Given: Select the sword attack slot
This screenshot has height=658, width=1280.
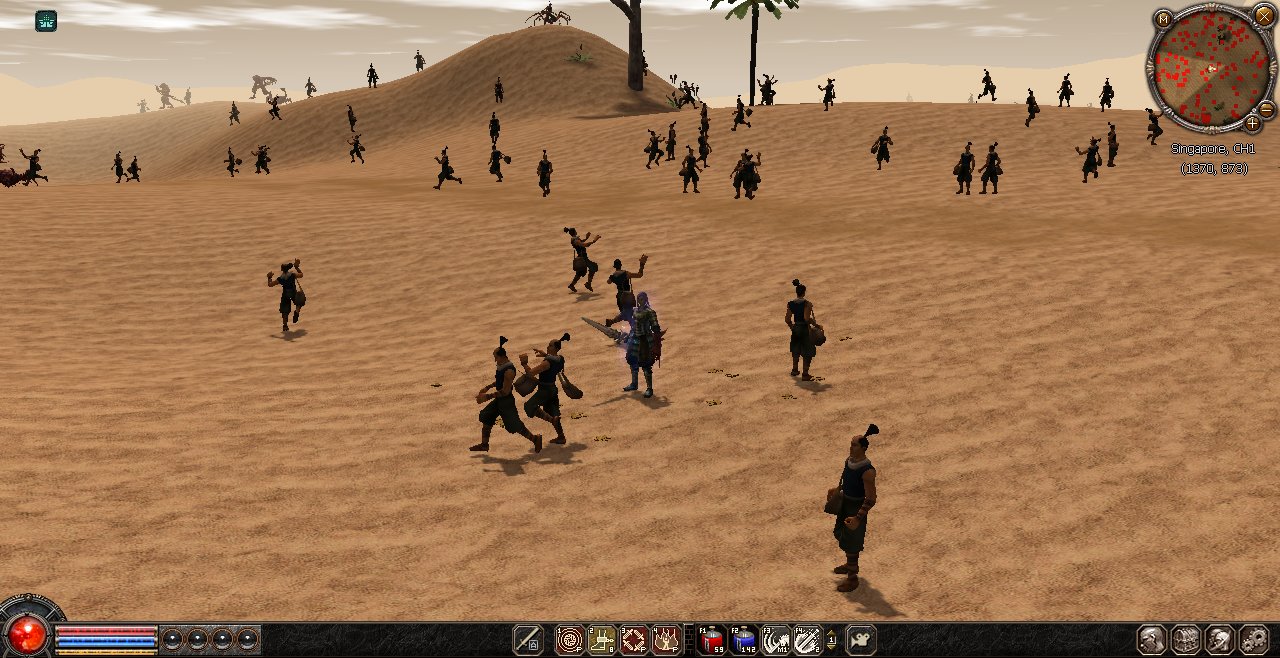Looking at the screenshot, I should point(528,640).
